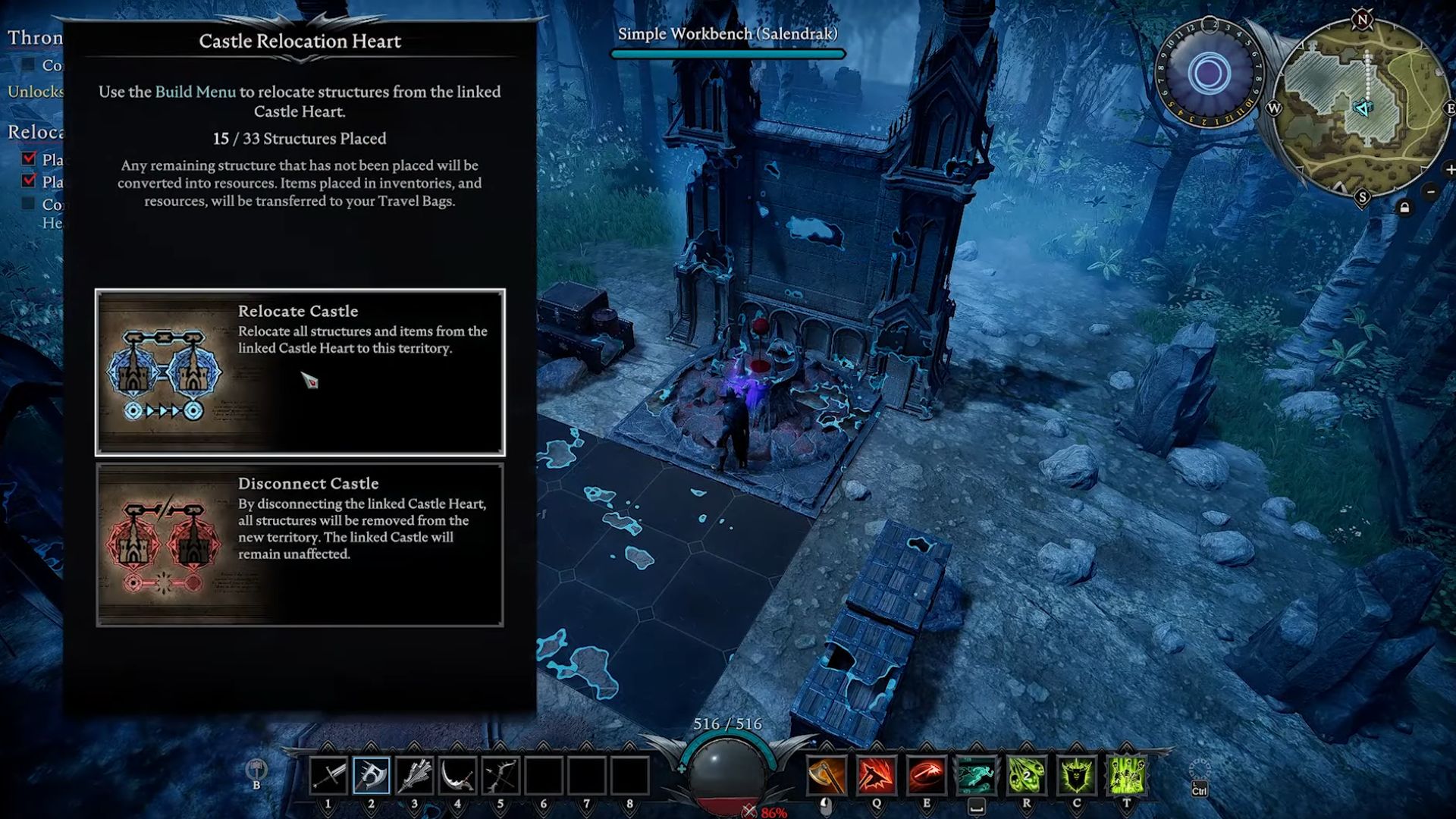Choose the Disconnect Castle option
The height and width of the screenshot is (819, 1456).
click(x=300, y=544)
